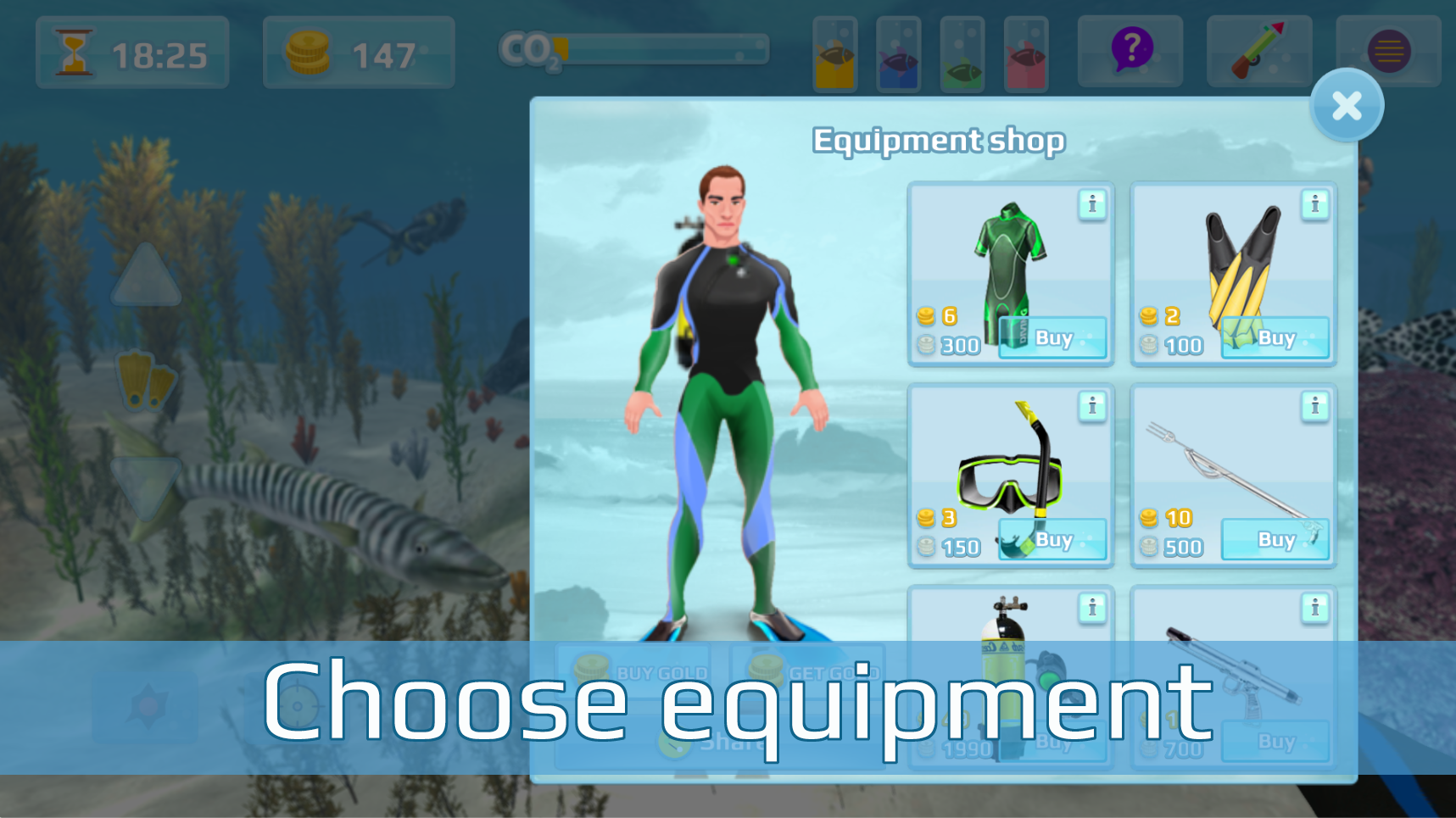Expand info on the speargun item

point(1315,406)
